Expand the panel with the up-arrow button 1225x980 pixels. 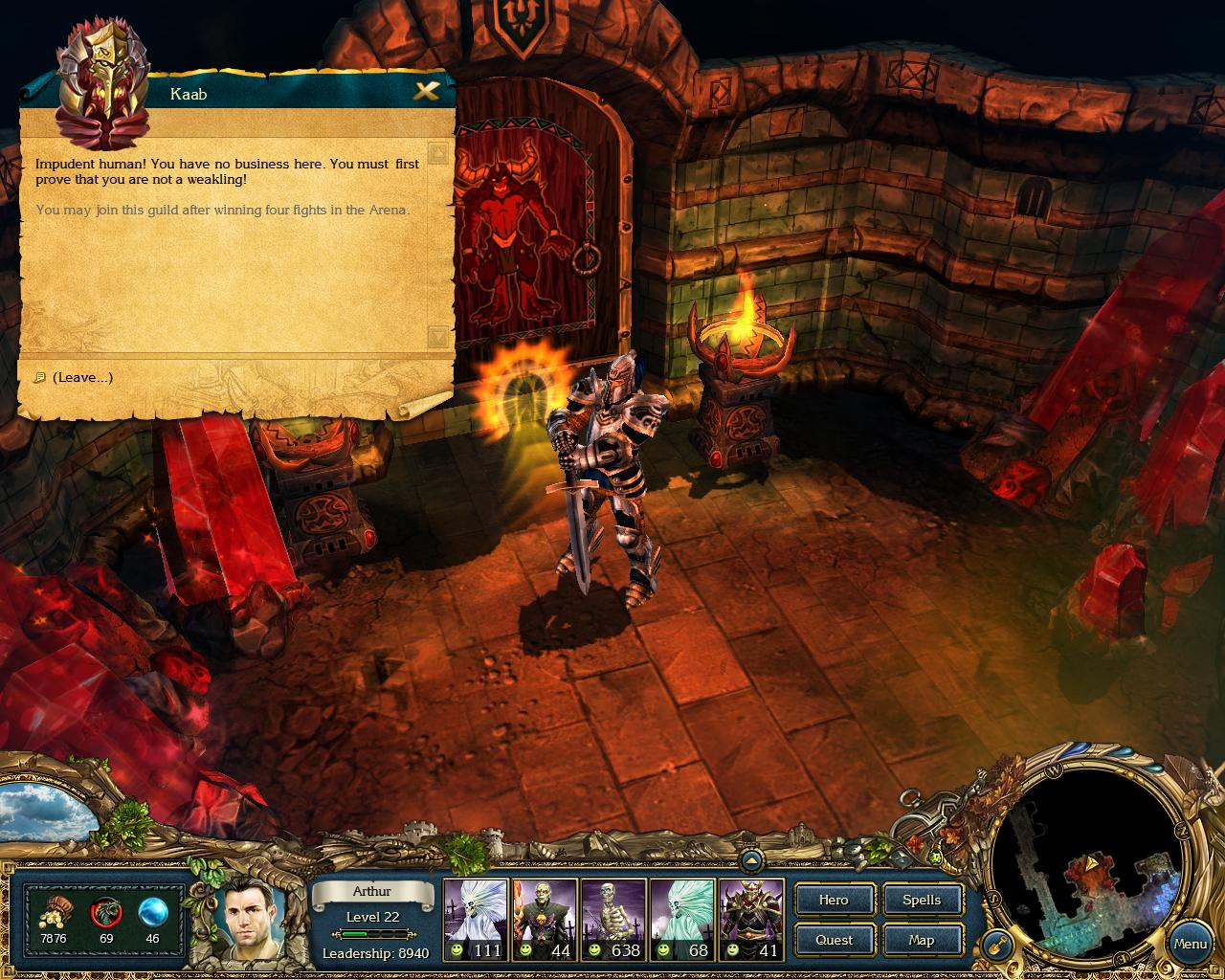[751, 860]
